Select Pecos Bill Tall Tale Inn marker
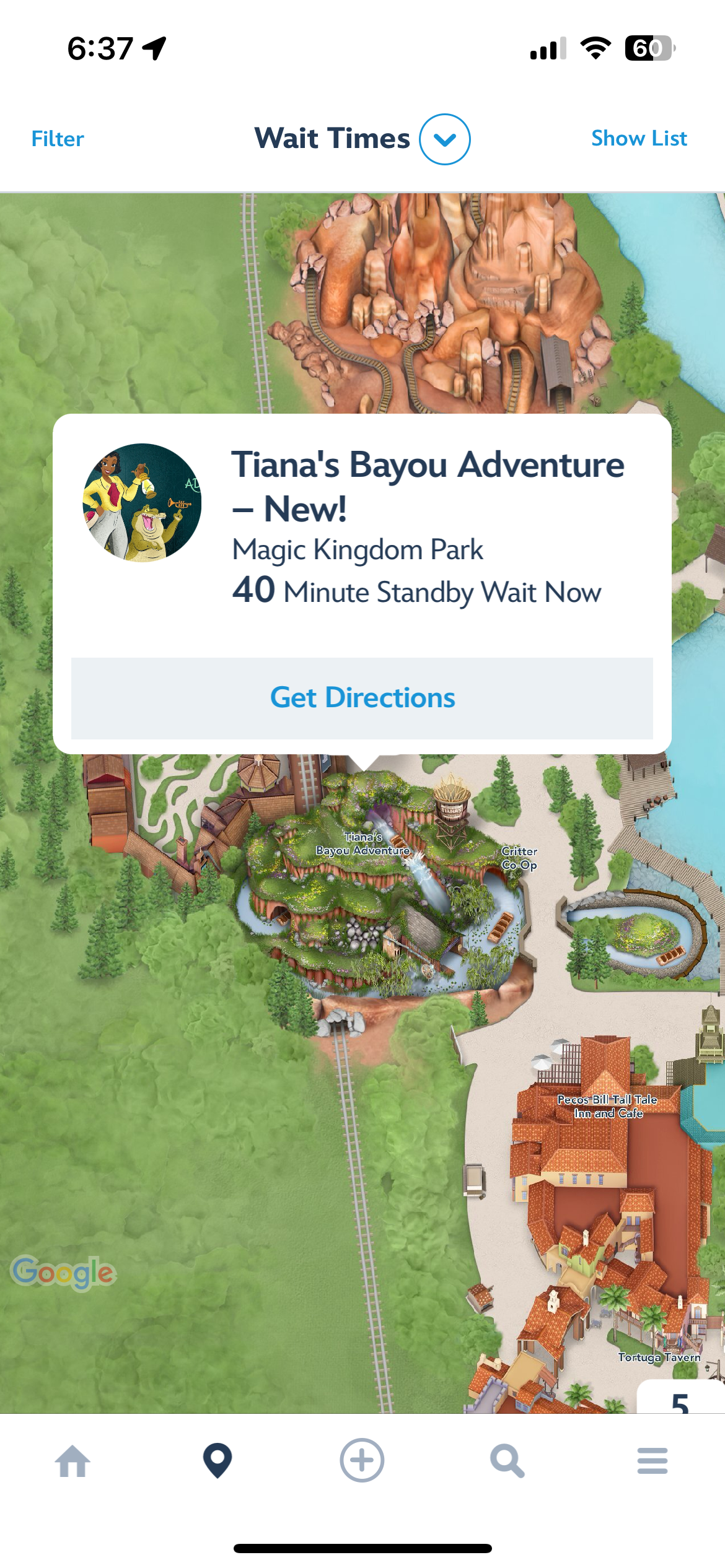The width and height of the screenshot is (725, 1568). (607, 1106)
